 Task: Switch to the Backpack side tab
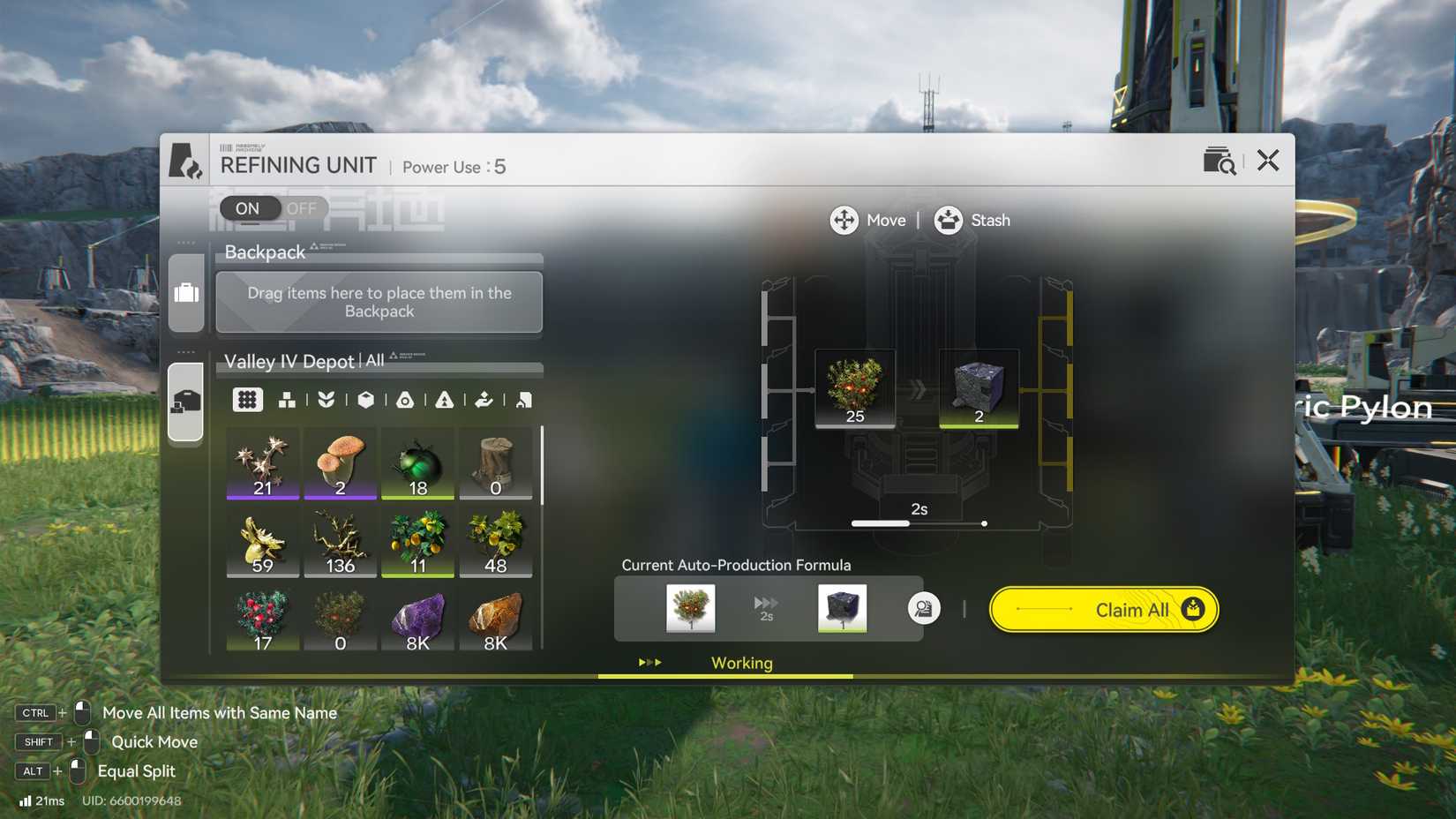pyautogui.click(x=186, y=293)
